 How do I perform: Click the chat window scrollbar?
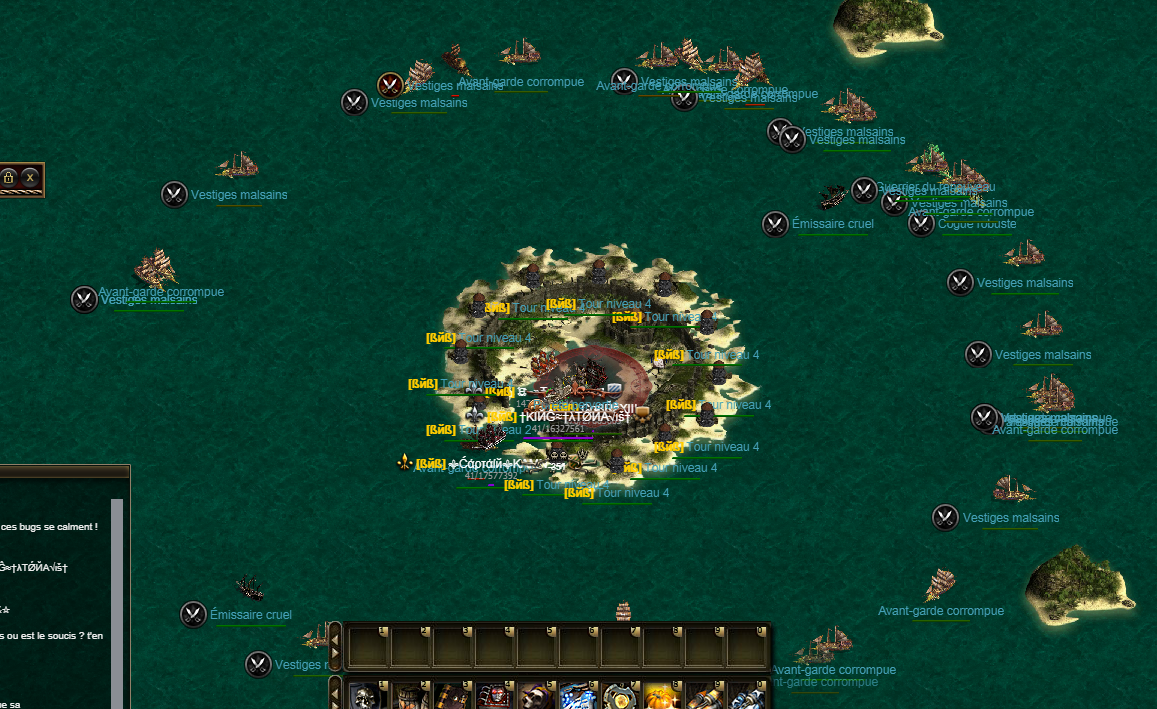pyautogui.click(x=117, y=600)
